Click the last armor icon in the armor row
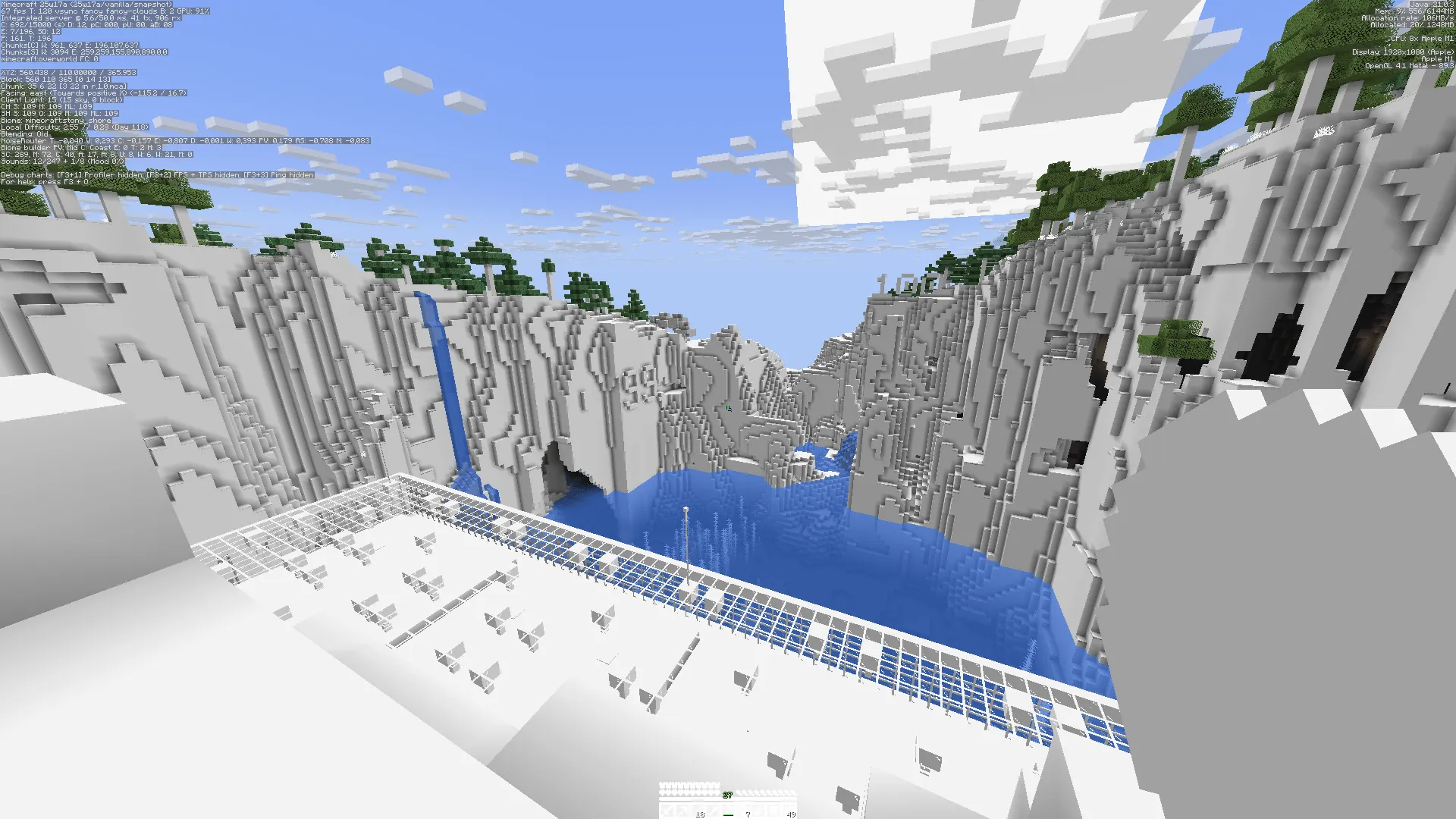 coord(717,784)
